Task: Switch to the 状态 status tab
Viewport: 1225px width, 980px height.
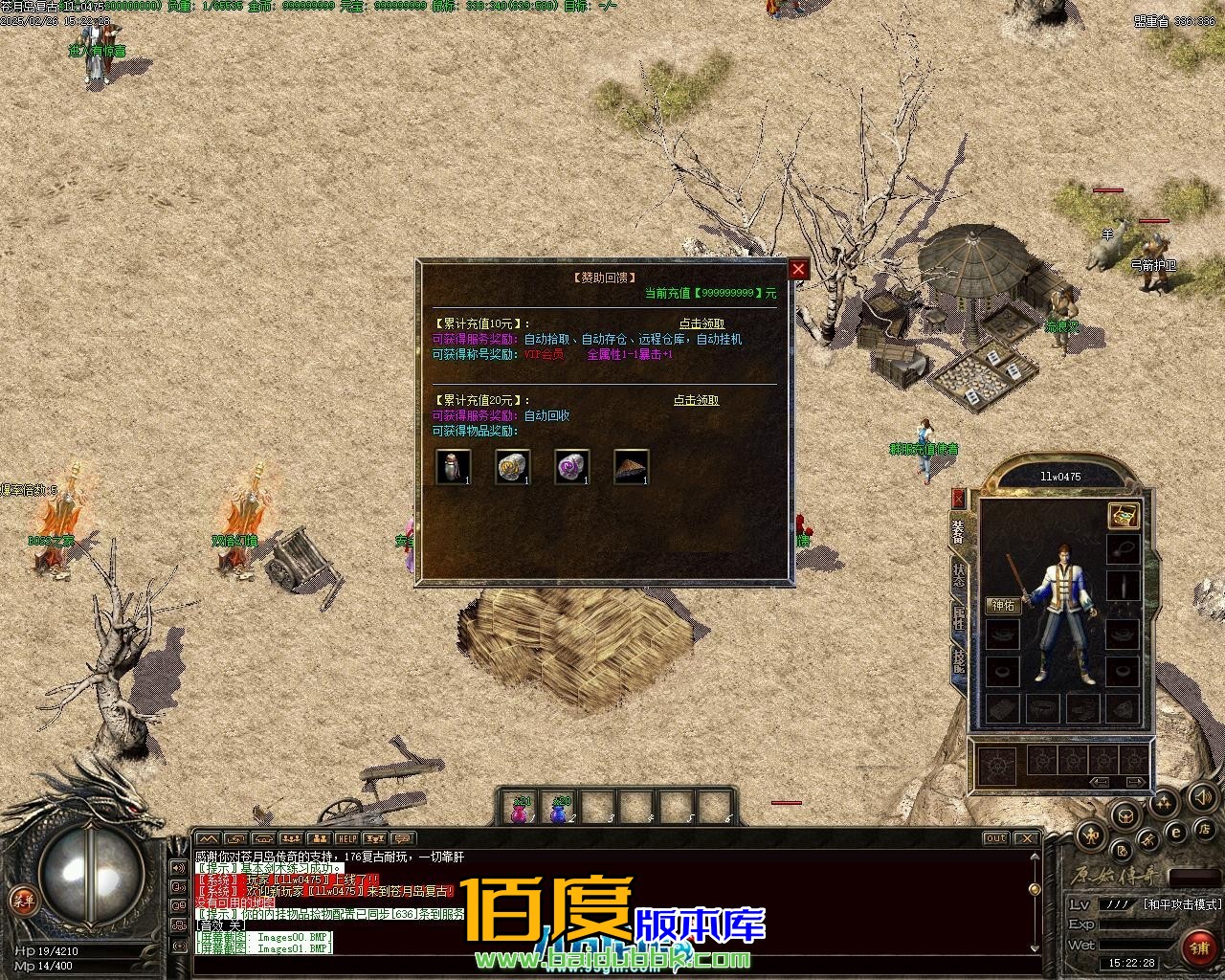Action: tap(959, 574)
